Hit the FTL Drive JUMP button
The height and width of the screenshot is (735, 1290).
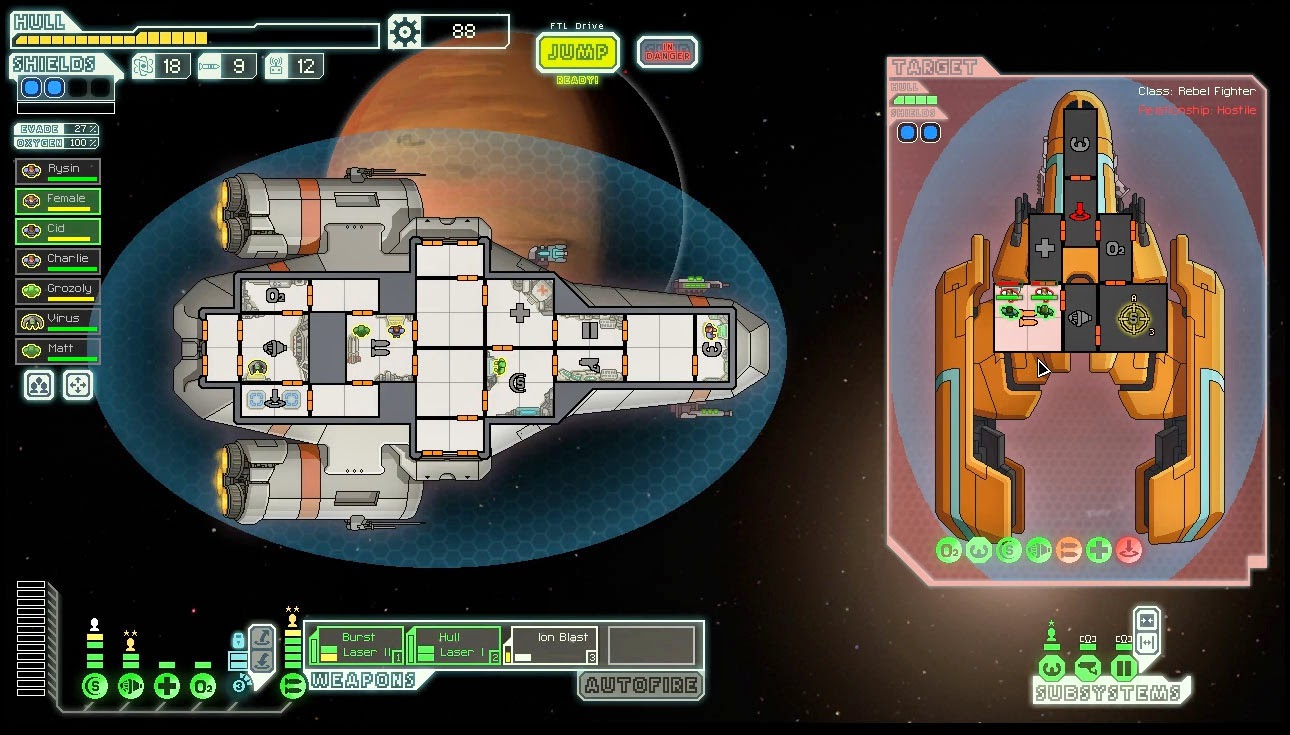point(577,52)
